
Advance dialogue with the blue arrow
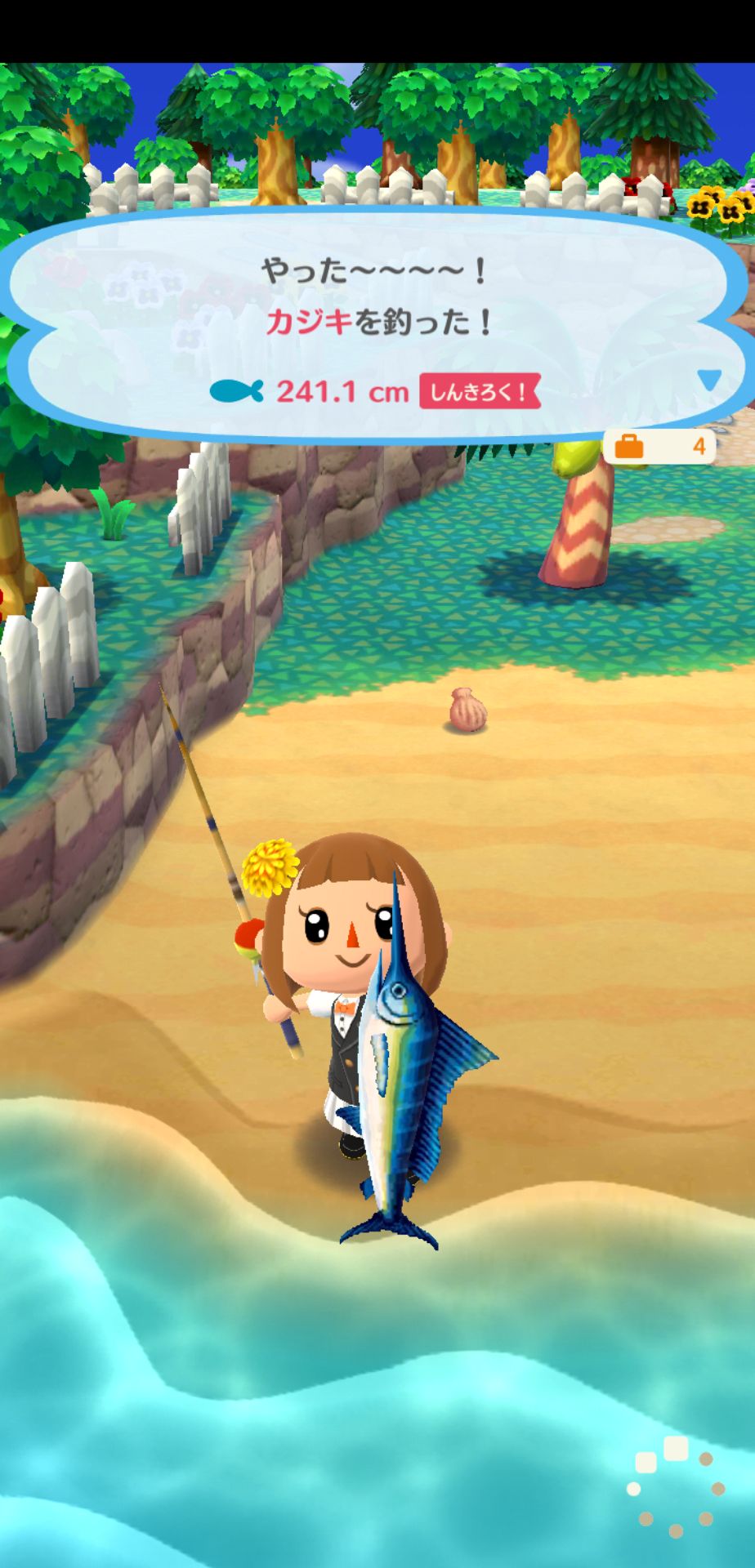pyautogui.click(x=709, y=380)
